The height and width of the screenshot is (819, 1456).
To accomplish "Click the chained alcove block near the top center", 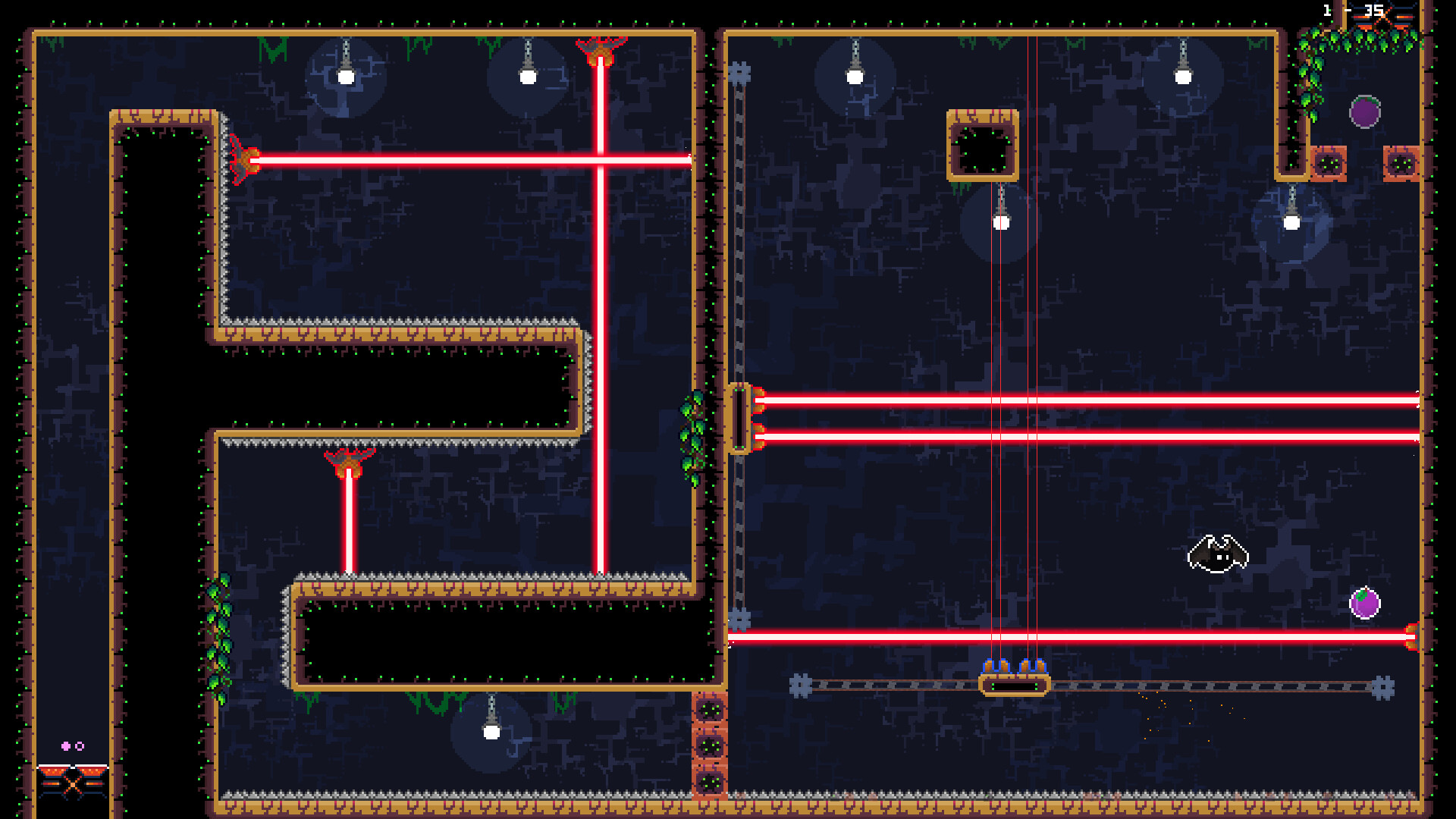I will point(982,146).
